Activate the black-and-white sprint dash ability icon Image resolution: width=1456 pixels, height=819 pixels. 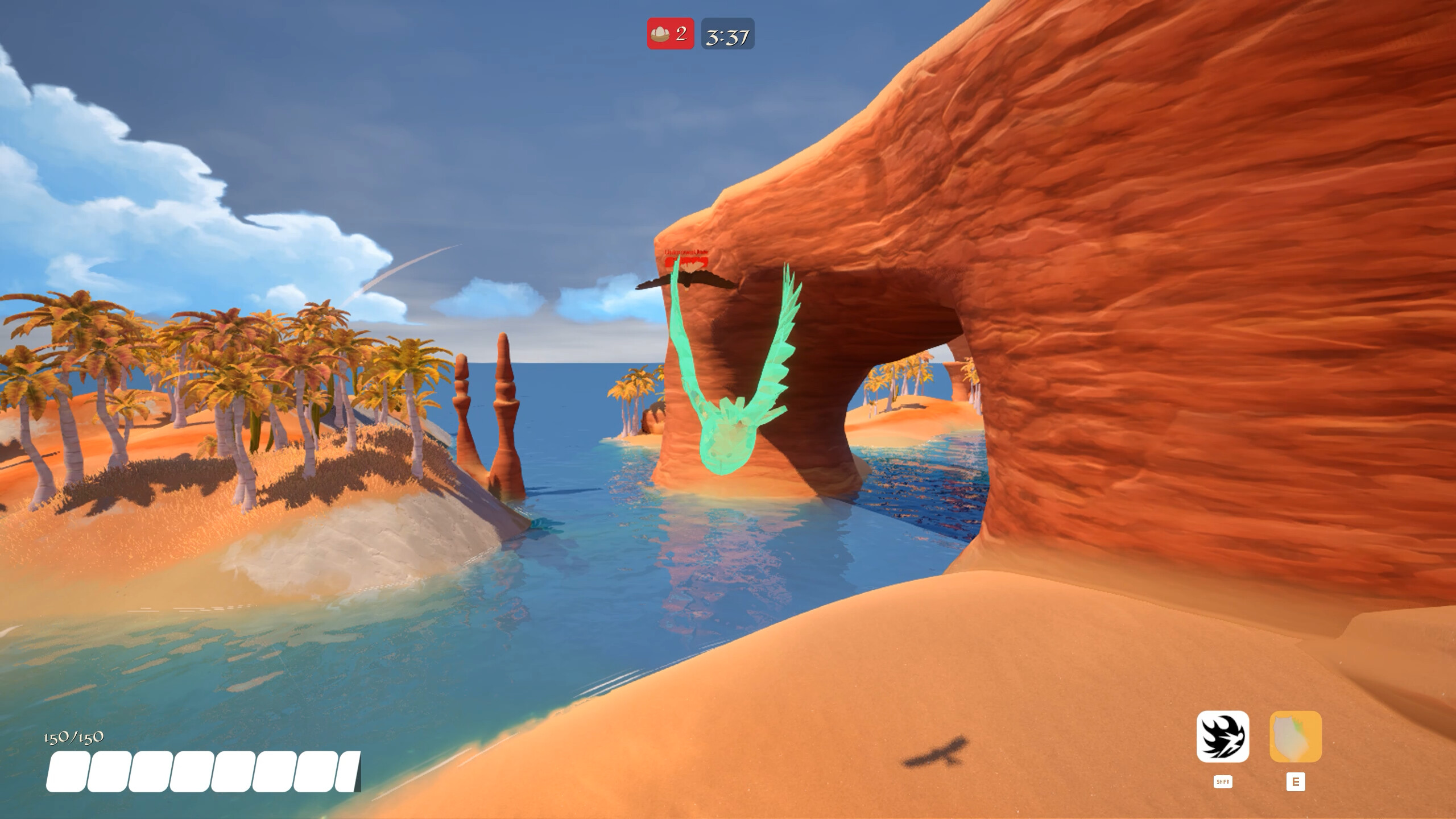tap(1223, 737)
